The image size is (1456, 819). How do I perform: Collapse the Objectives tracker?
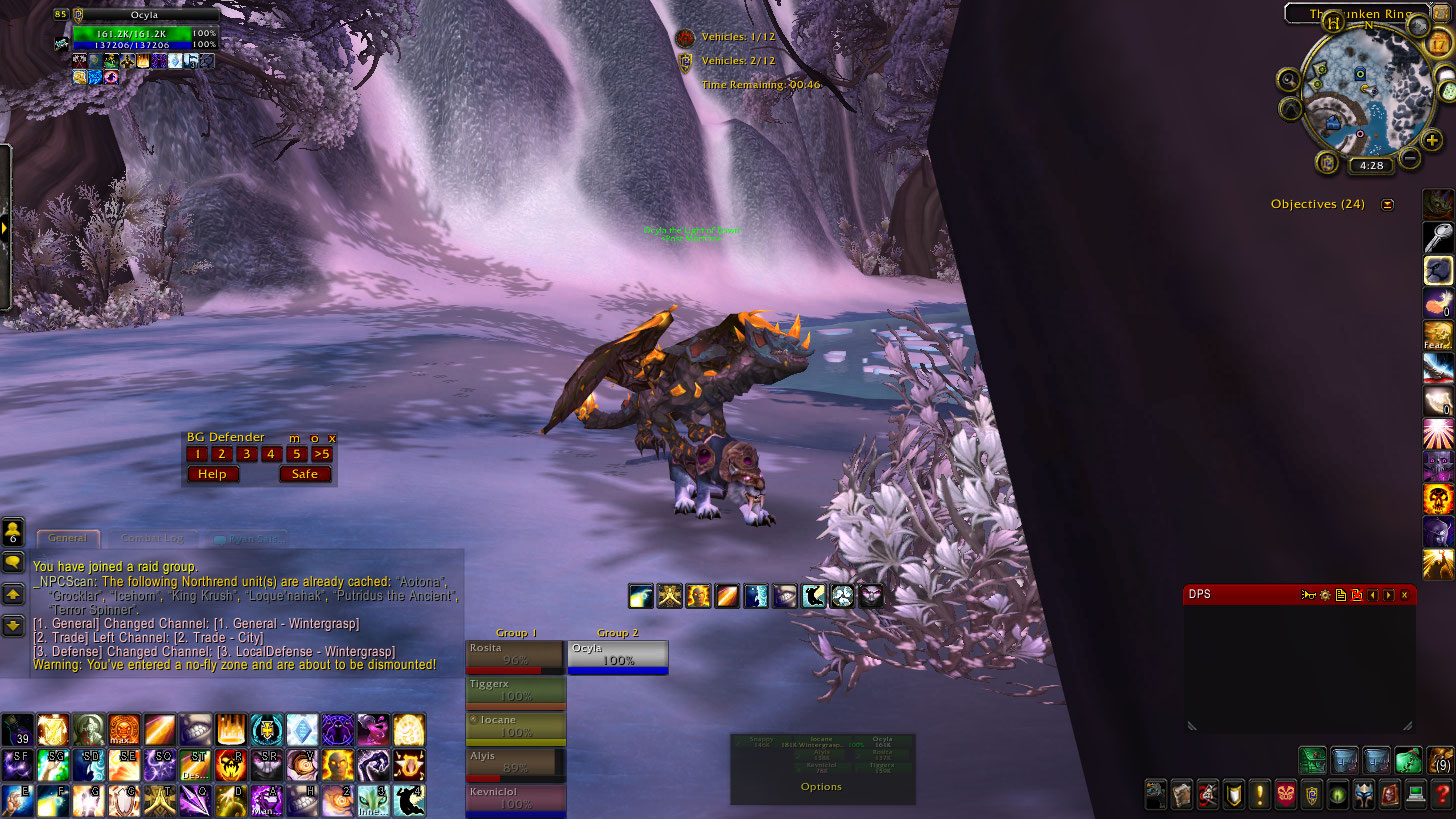tap(1387, 204)
